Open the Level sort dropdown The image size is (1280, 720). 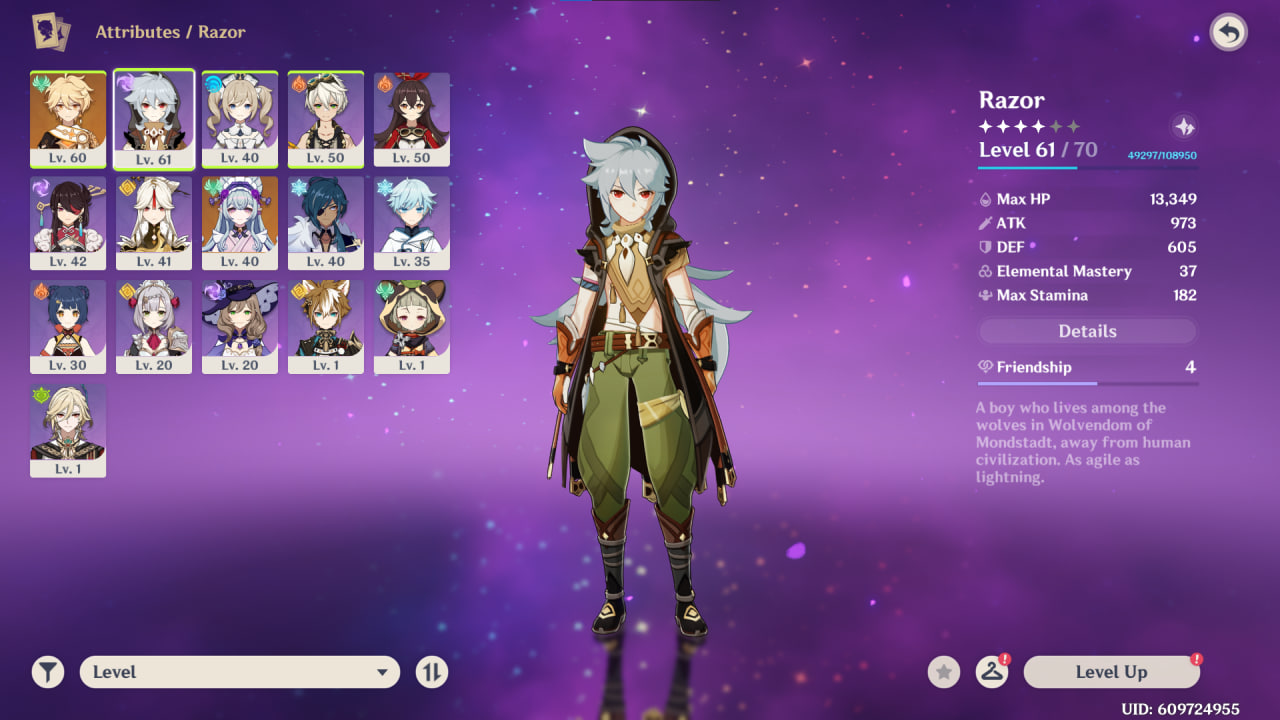point(240,672)
